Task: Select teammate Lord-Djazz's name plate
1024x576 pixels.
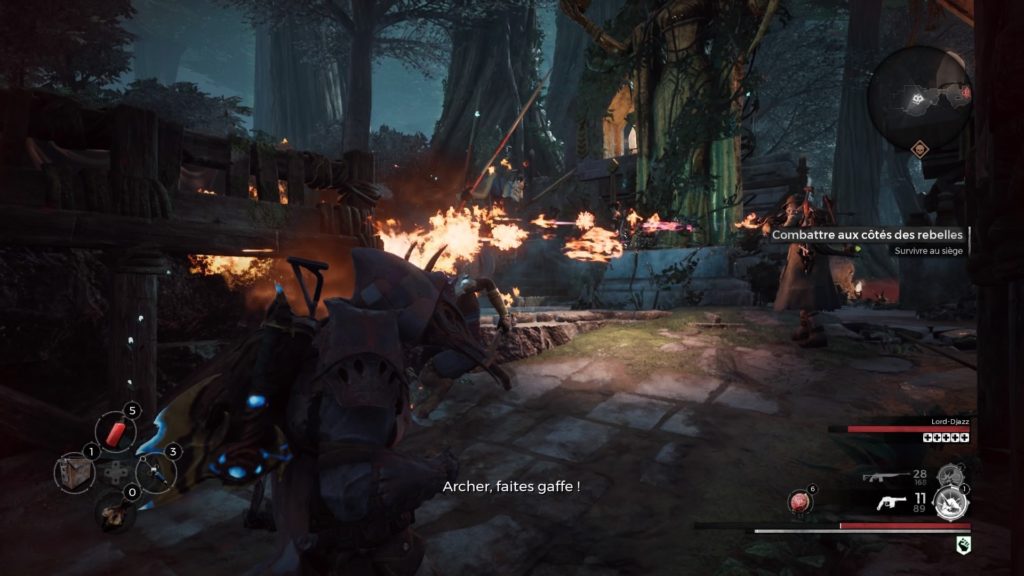Action: coord(948,422)
